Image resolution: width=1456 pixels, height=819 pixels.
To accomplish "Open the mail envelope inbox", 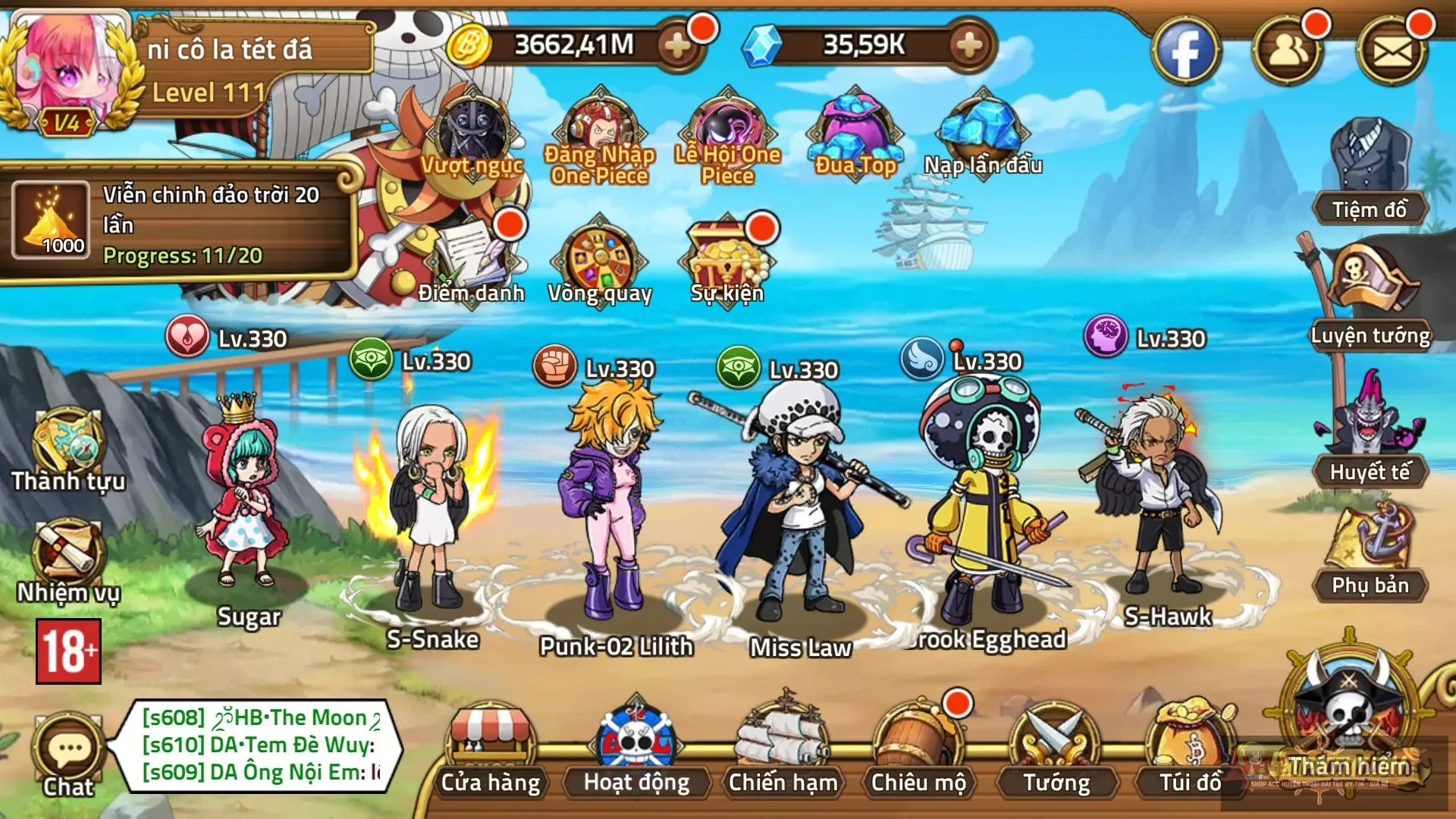I will coord(1392,52).
